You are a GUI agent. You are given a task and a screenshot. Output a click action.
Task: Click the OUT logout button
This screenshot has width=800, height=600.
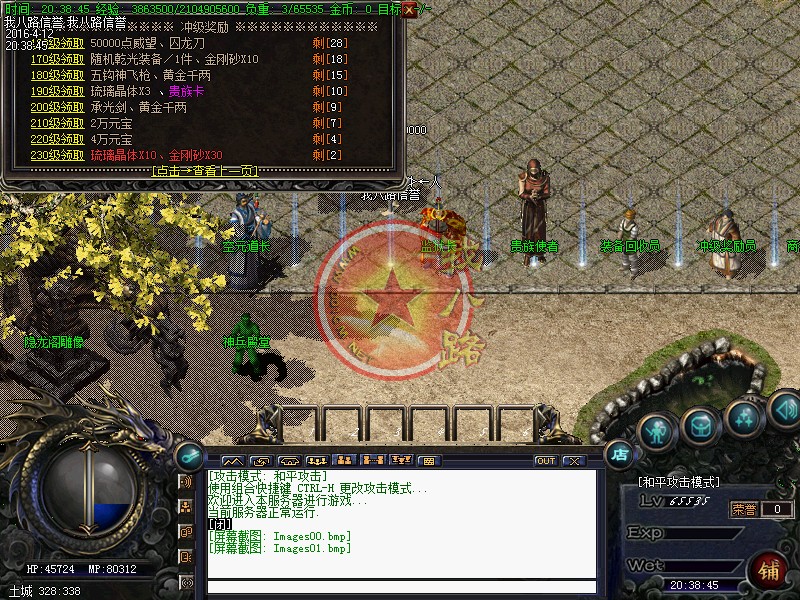[x=546, y=461]
